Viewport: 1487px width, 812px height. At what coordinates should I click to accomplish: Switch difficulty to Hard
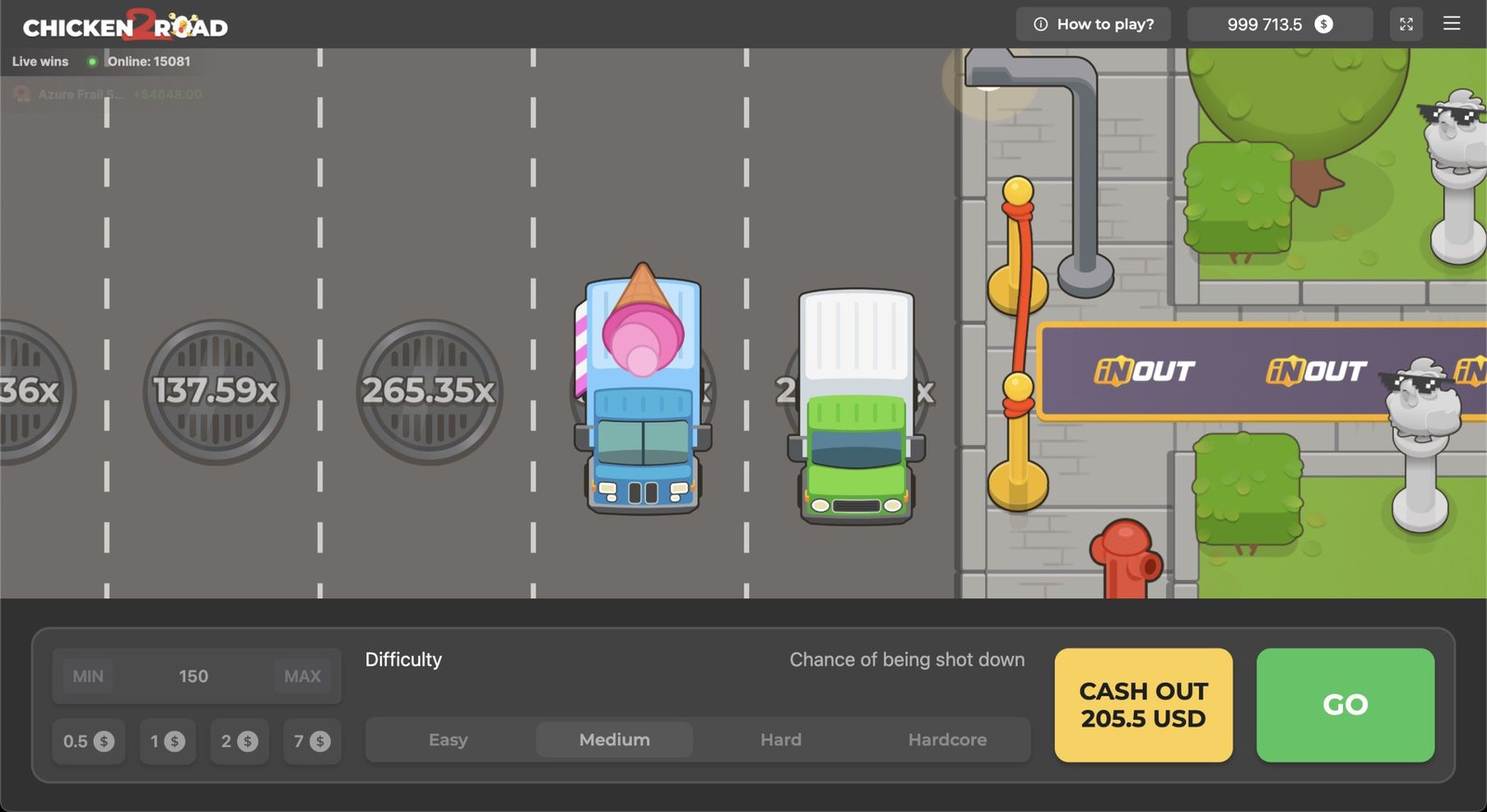781,740
